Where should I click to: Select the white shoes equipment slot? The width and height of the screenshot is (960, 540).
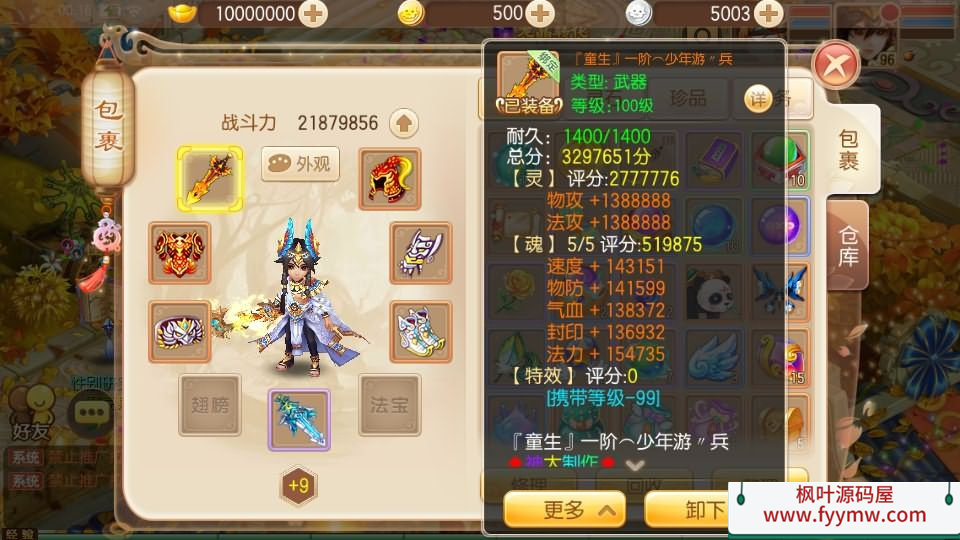420,331
